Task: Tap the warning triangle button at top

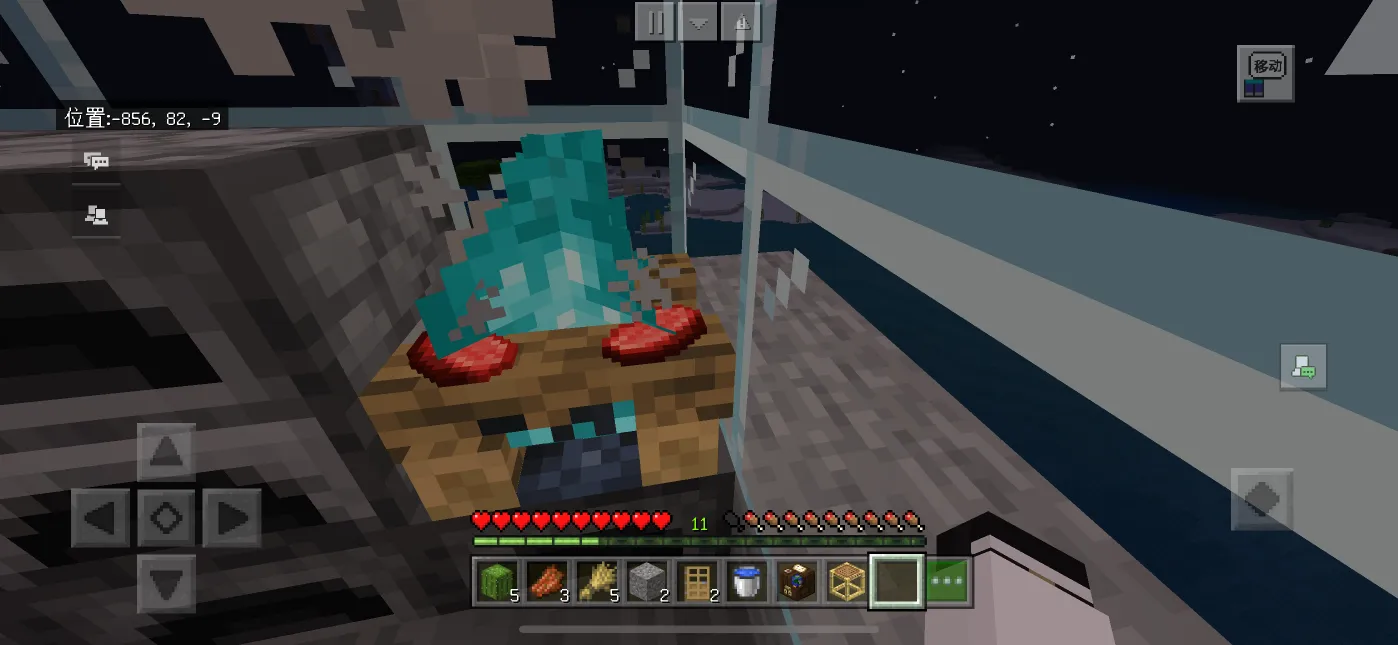Action: click(x=740, y=22)
